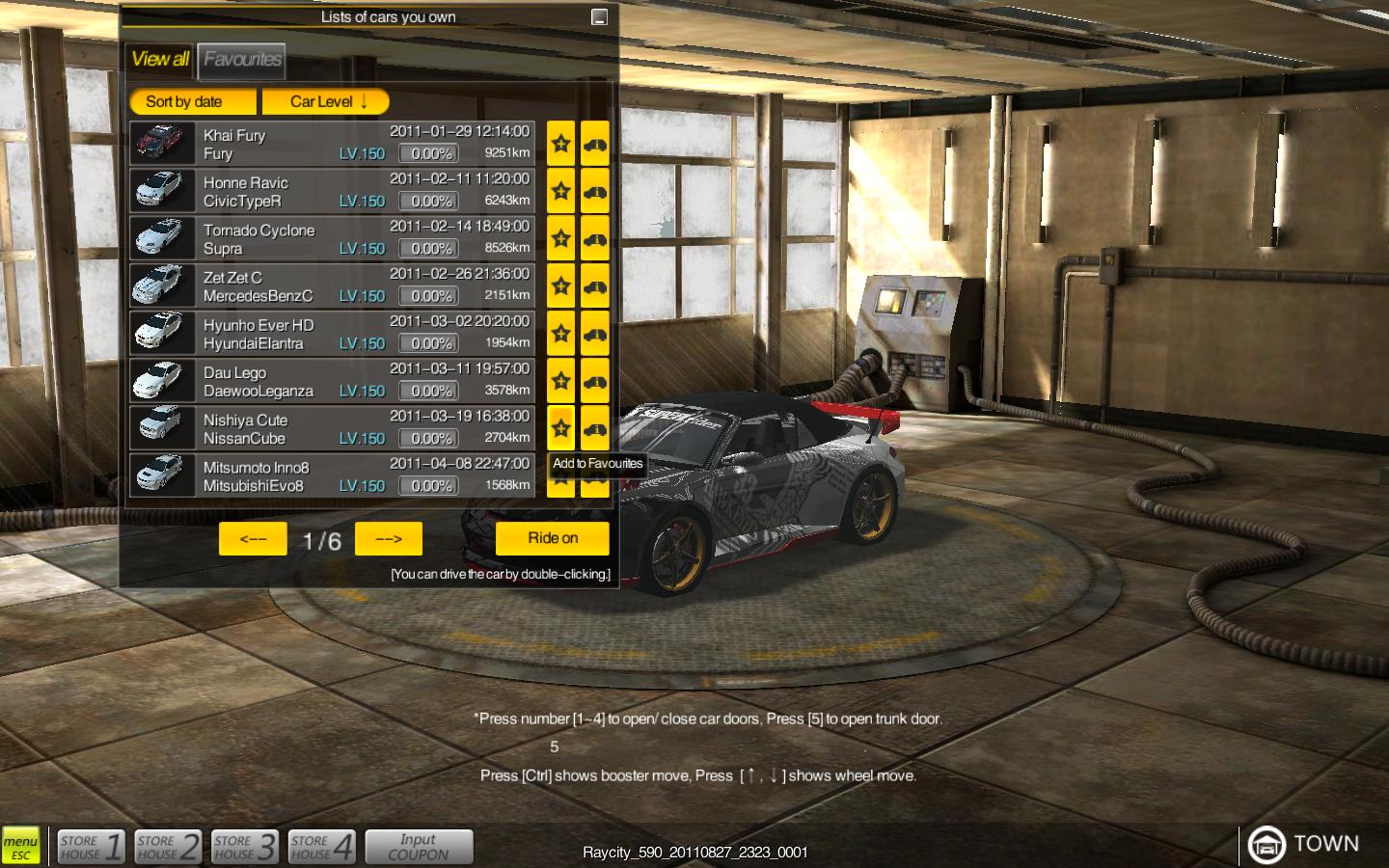This screenshot has width=1389, height=868.
Task: Go to the next page of cars
Action: tap(389, 539)
